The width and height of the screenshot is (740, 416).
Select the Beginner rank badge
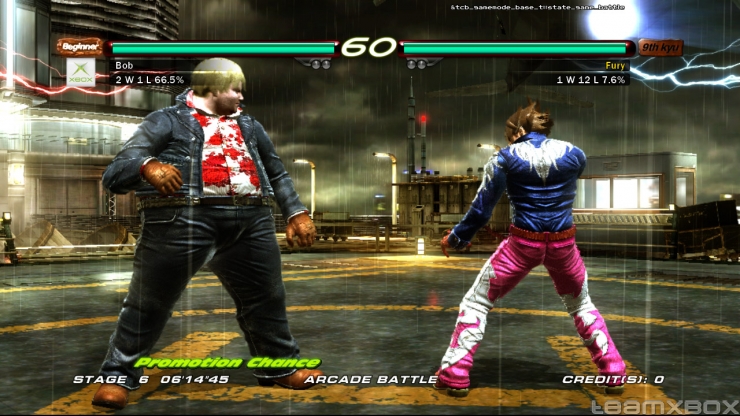pos(81,46)
